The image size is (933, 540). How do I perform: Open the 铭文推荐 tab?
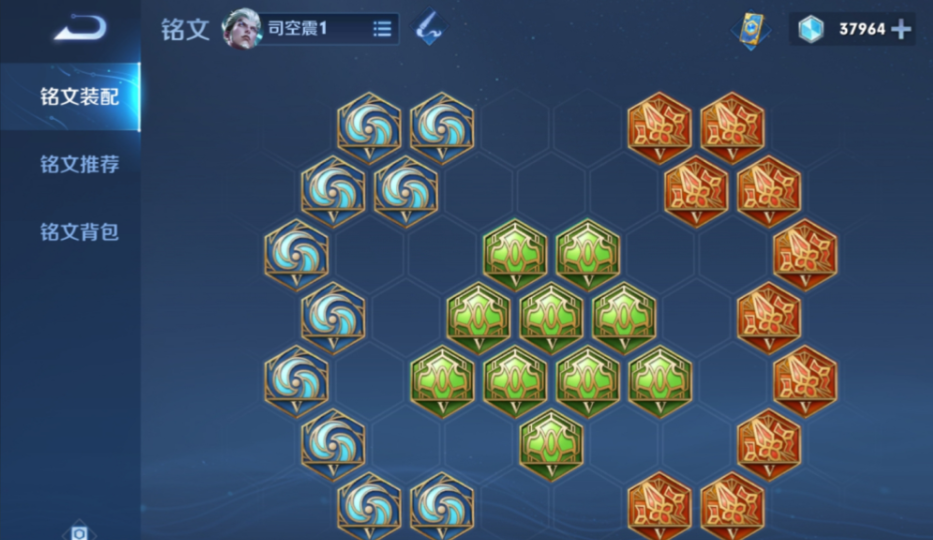pos(79,164)
